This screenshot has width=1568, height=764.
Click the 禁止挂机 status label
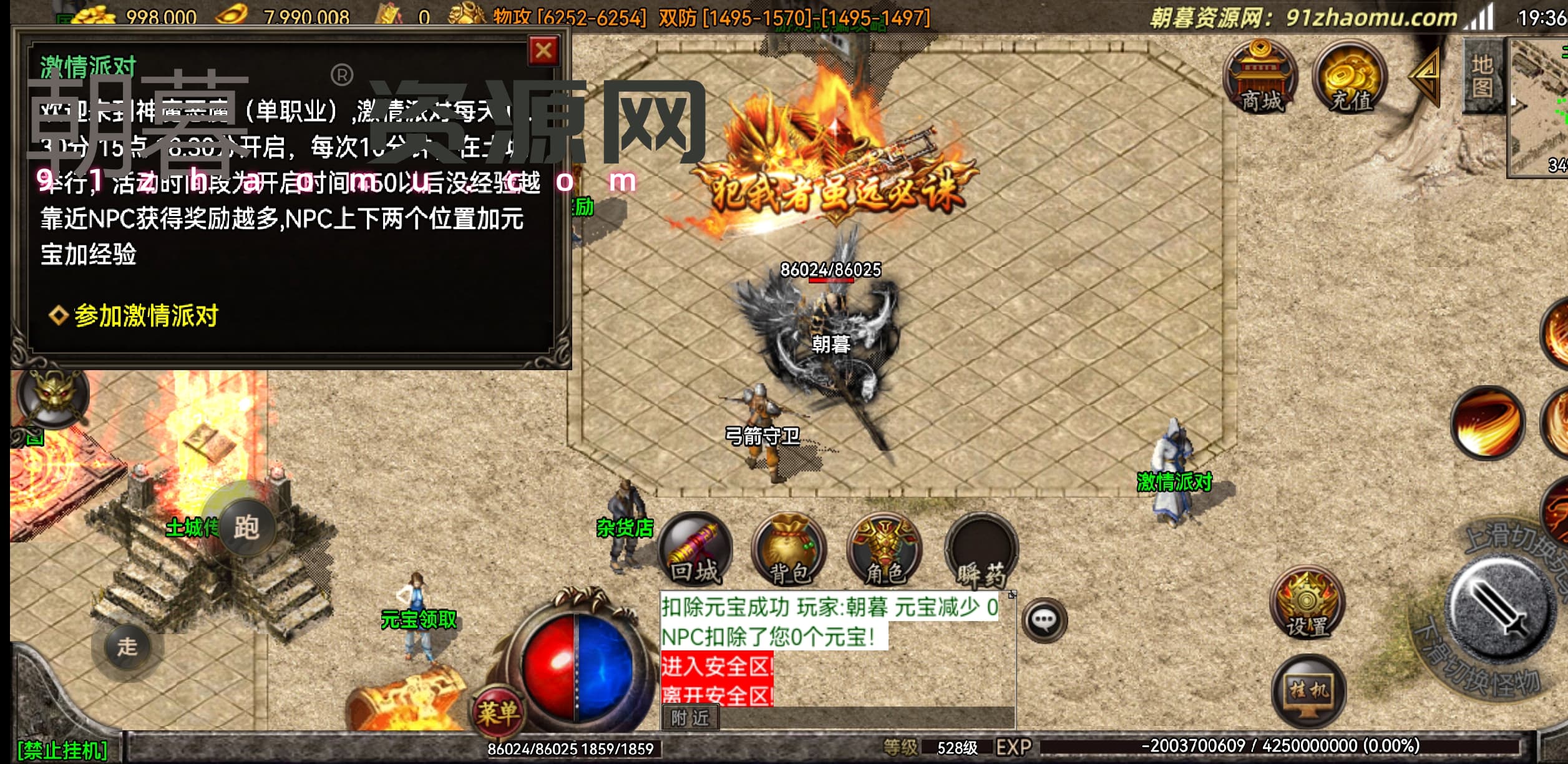[62, 750]
